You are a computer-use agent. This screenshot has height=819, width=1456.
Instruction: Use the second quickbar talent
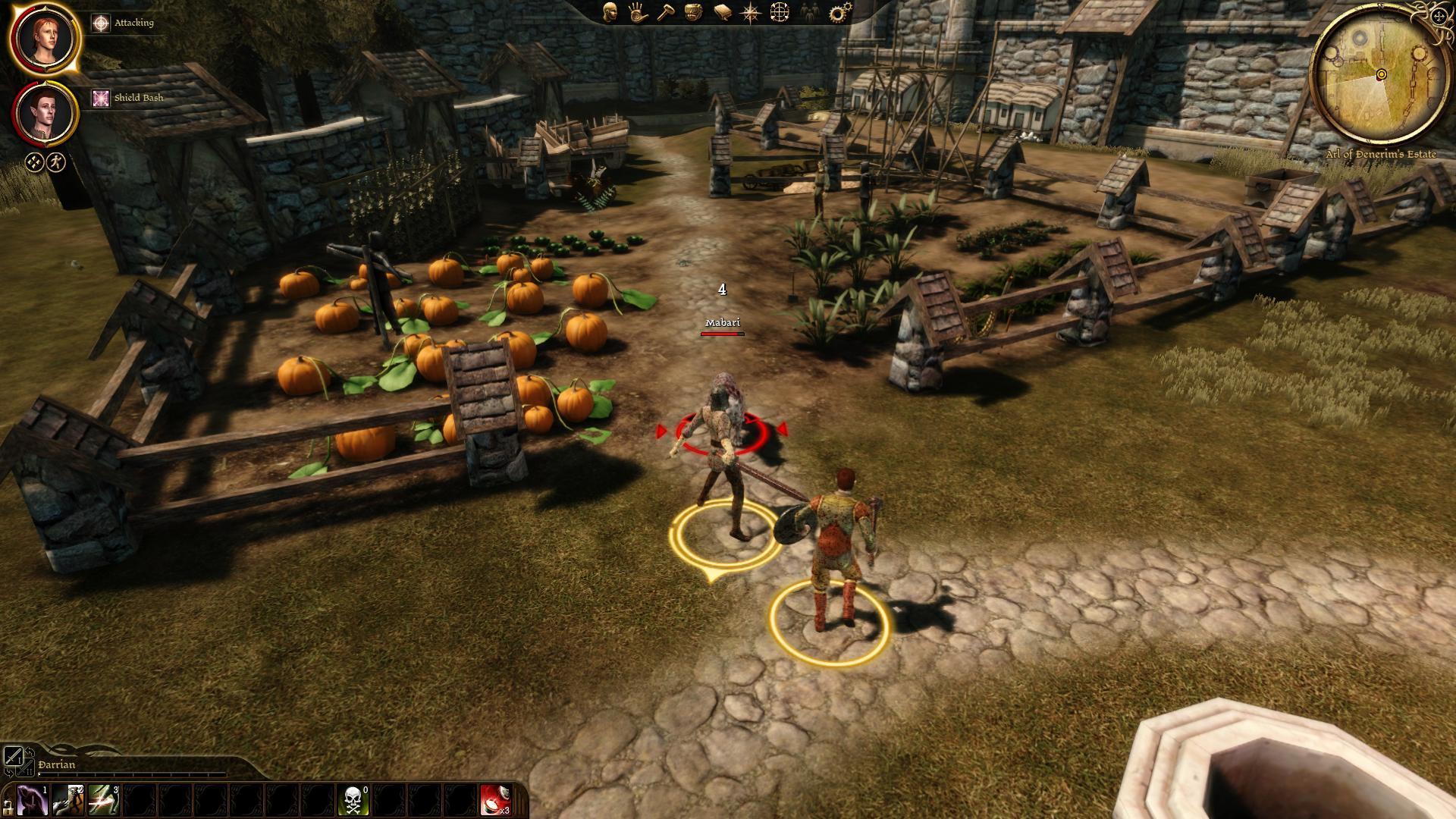[x=67, y=801]
